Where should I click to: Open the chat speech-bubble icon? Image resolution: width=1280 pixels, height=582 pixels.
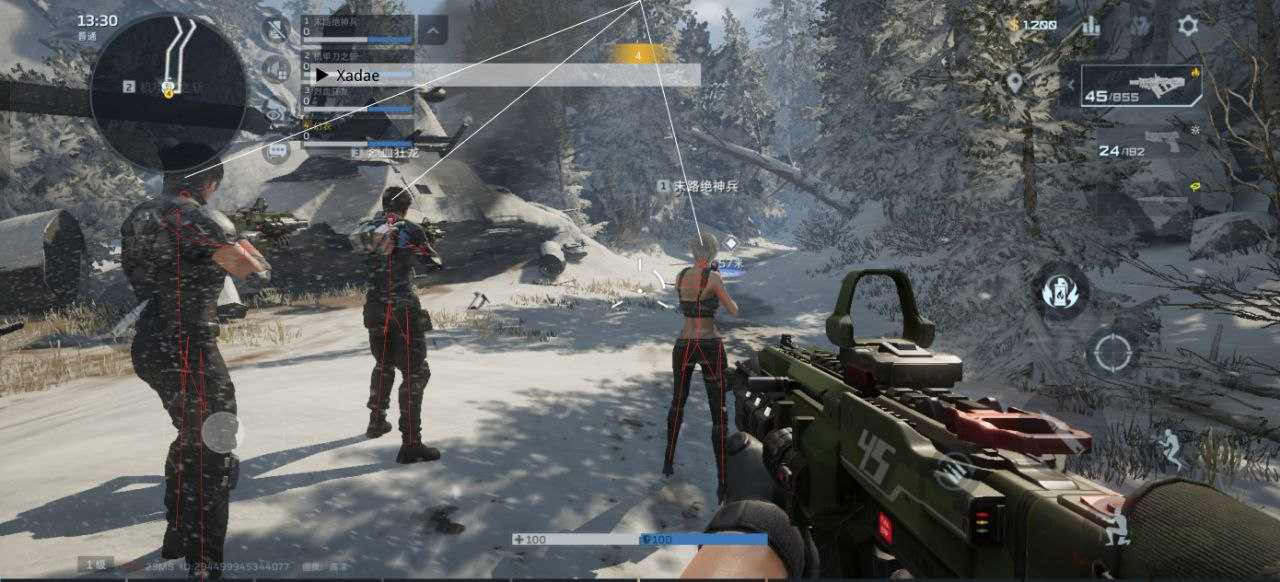point(276,151)
